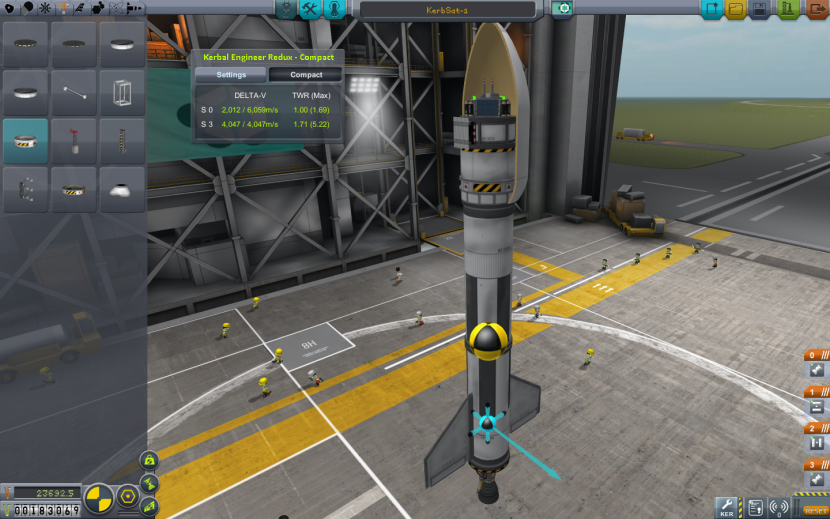This screenshot has width=830, height=519.
Task: Launch the rocket with green button
Action: coord(787,10)
